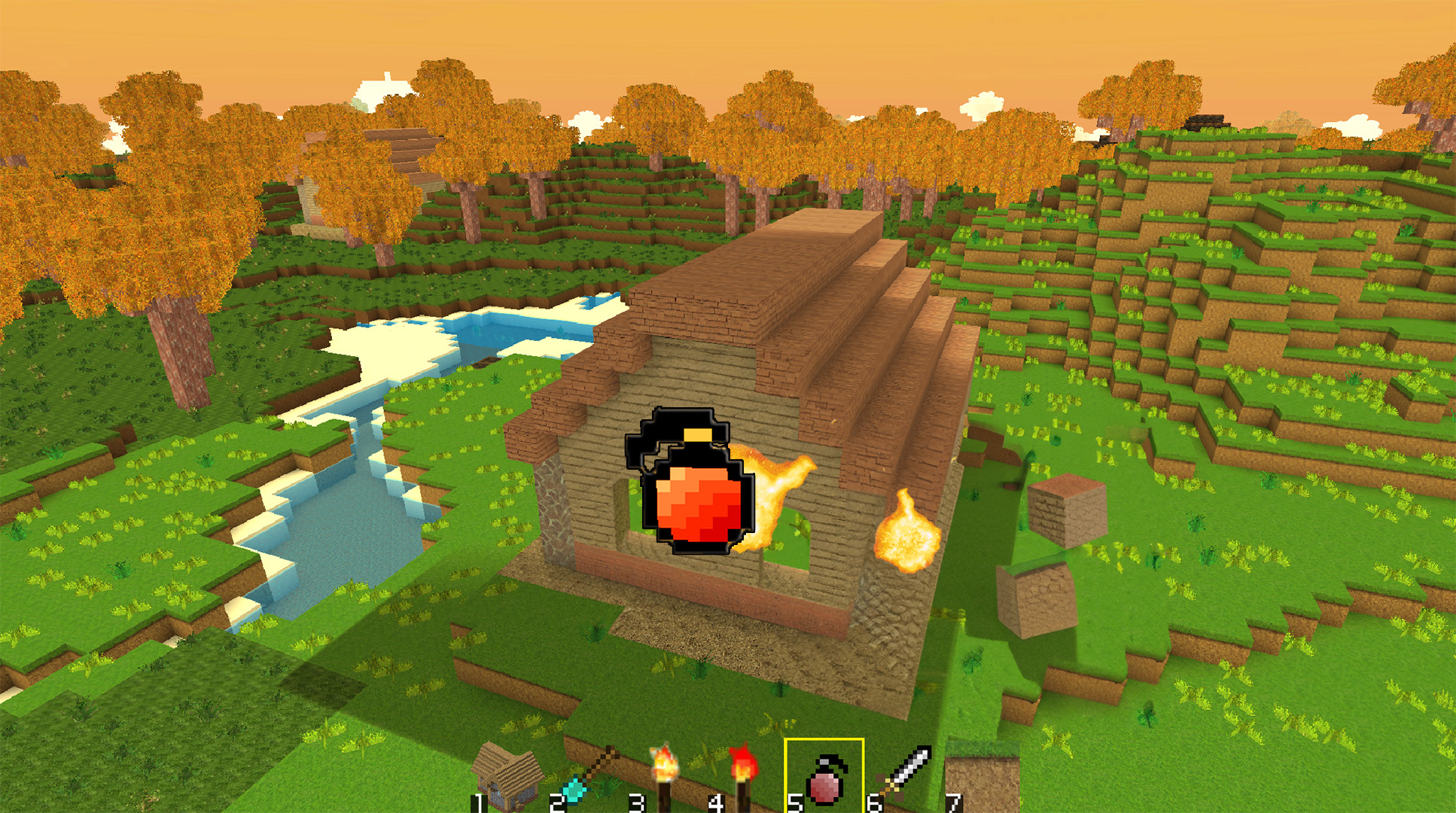Click the floating wooden cube near the house
The height and width of the screenshot is (813, 1456).
pos(1066,509)
